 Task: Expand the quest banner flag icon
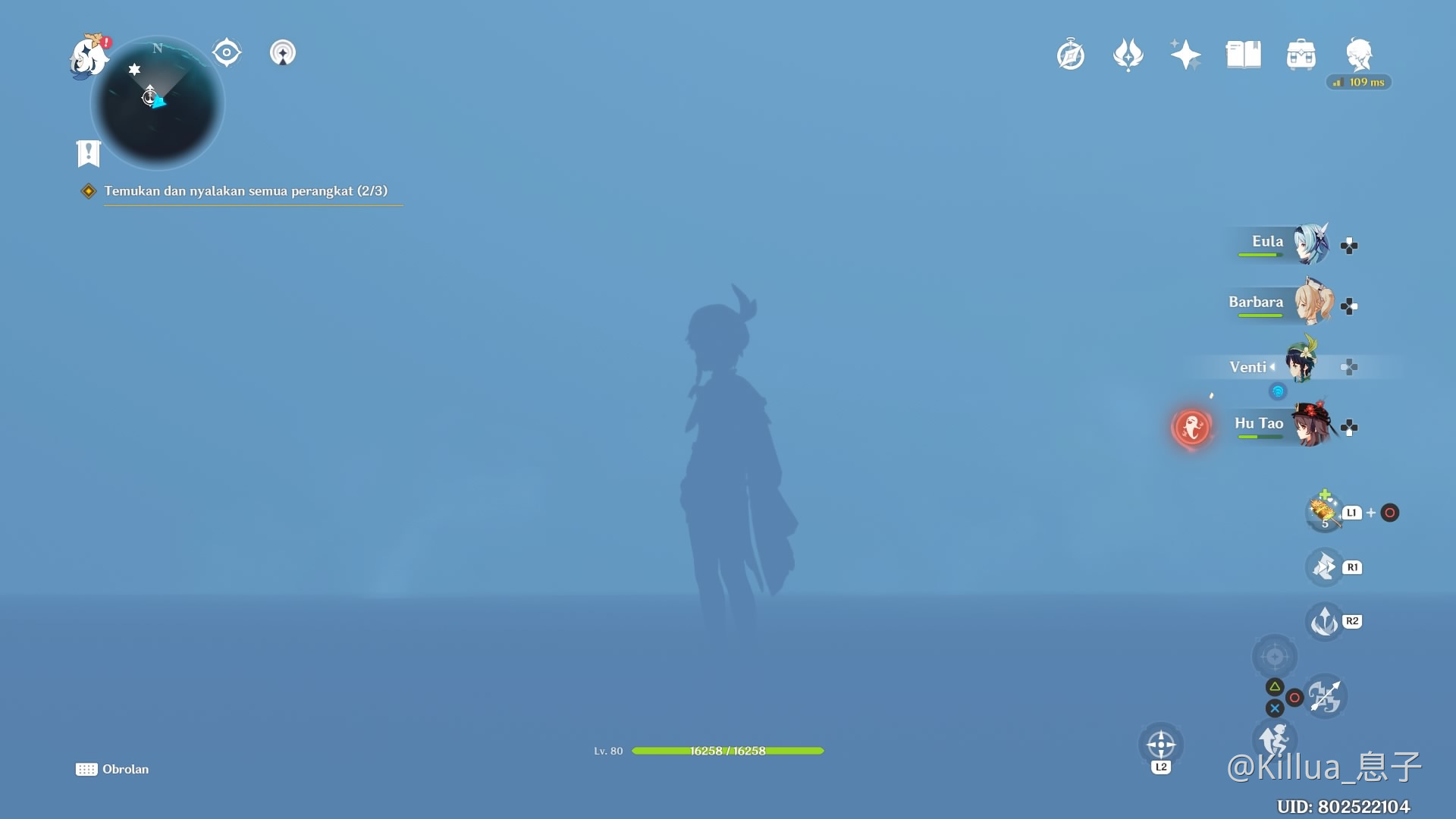coord(88,152)
